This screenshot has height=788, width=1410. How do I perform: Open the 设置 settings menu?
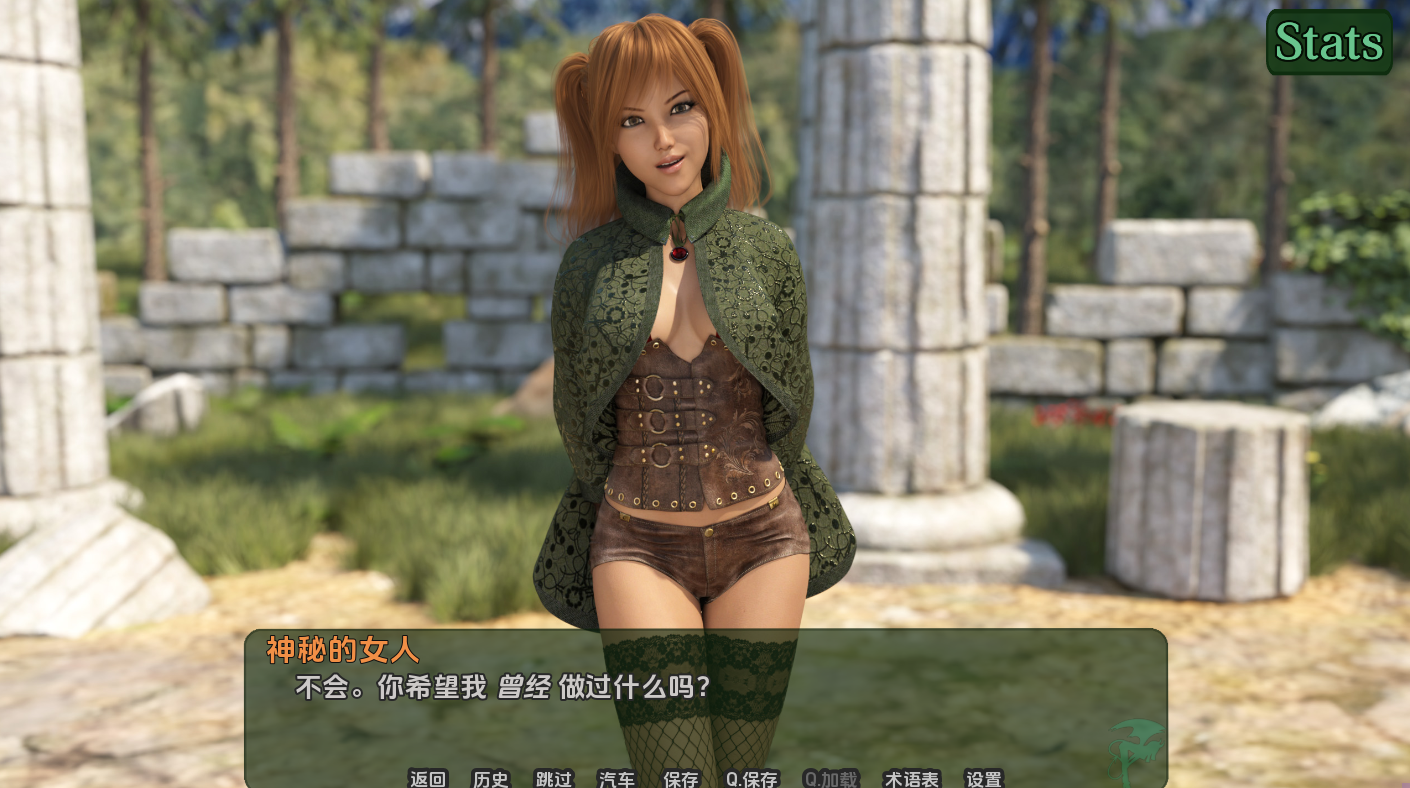[984, 781]
